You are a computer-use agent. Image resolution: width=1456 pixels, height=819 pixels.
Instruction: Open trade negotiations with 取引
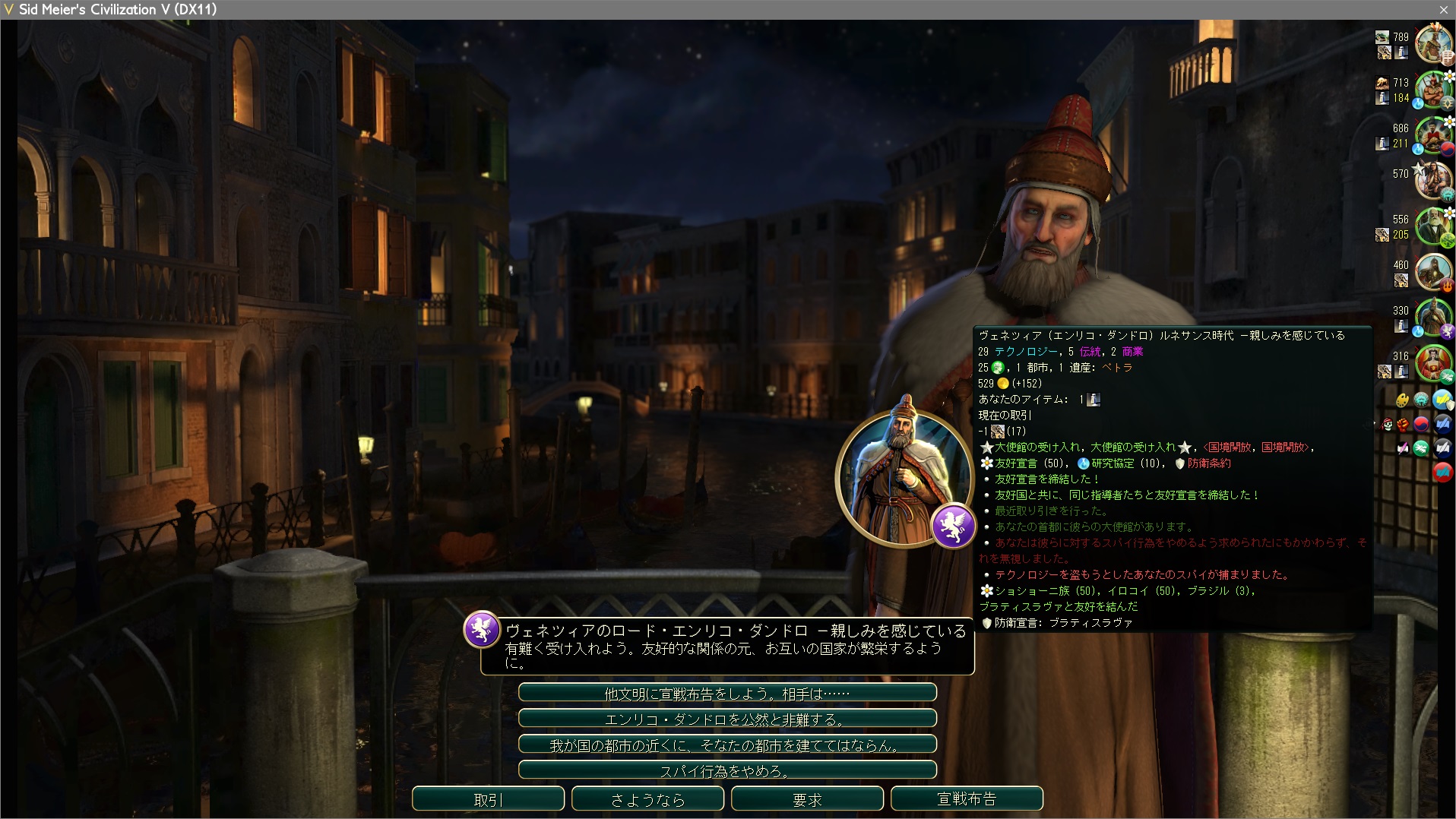pos(488,799)
